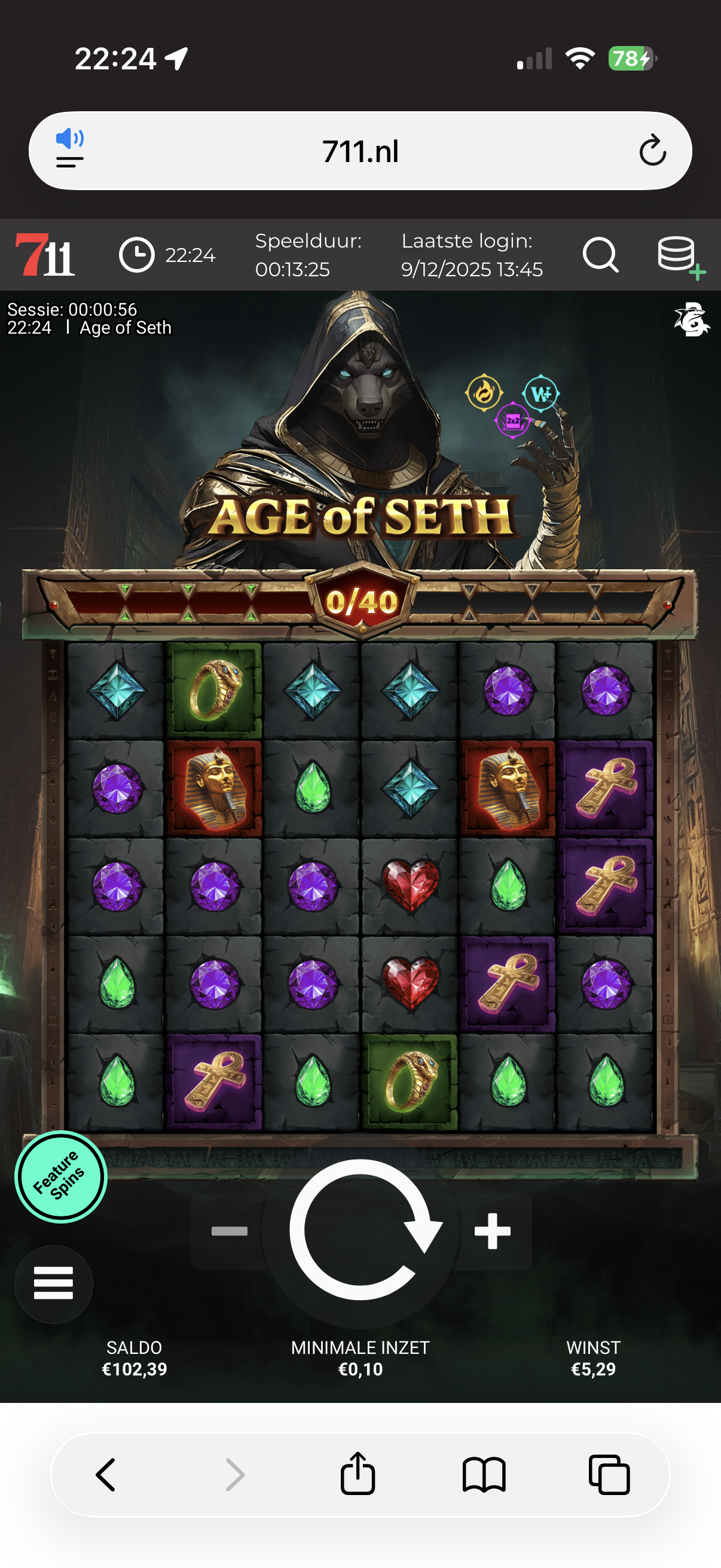
Task: Open the hamburger game menu
Action: (54, 1284)
